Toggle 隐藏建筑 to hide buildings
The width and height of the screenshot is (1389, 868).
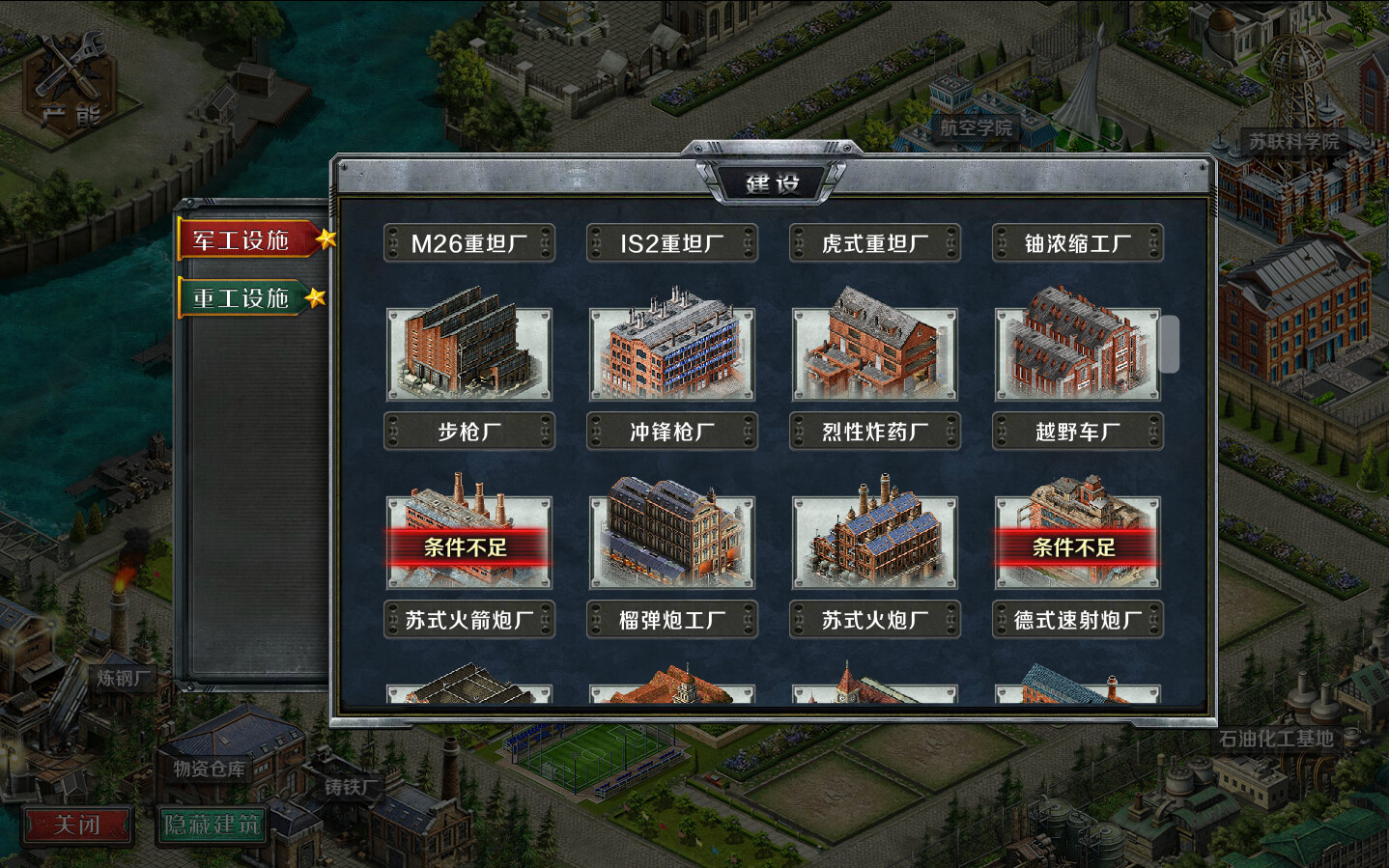click(x=212, y=826)
